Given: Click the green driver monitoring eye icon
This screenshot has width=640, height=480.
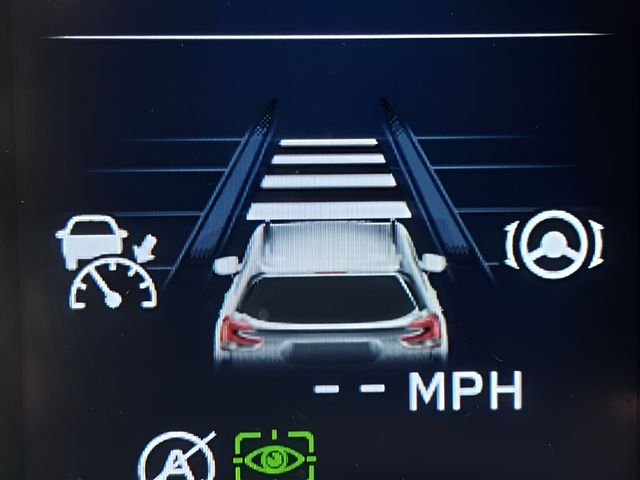Looking at the screenshot, I should click(273, 455).
